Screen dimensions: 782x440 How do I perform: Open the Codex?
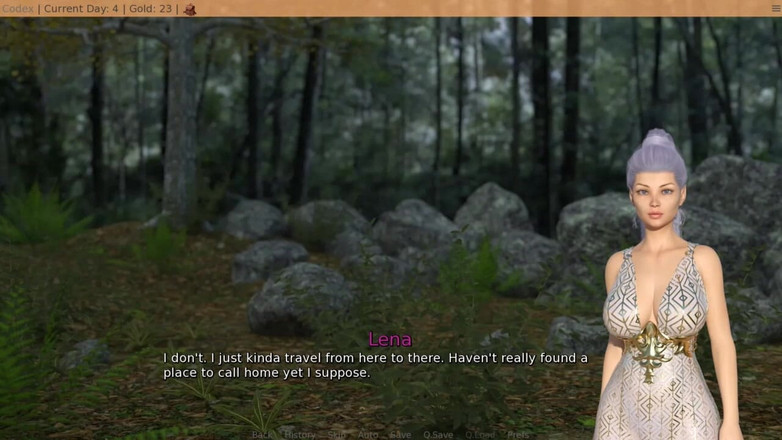point(18,9)
